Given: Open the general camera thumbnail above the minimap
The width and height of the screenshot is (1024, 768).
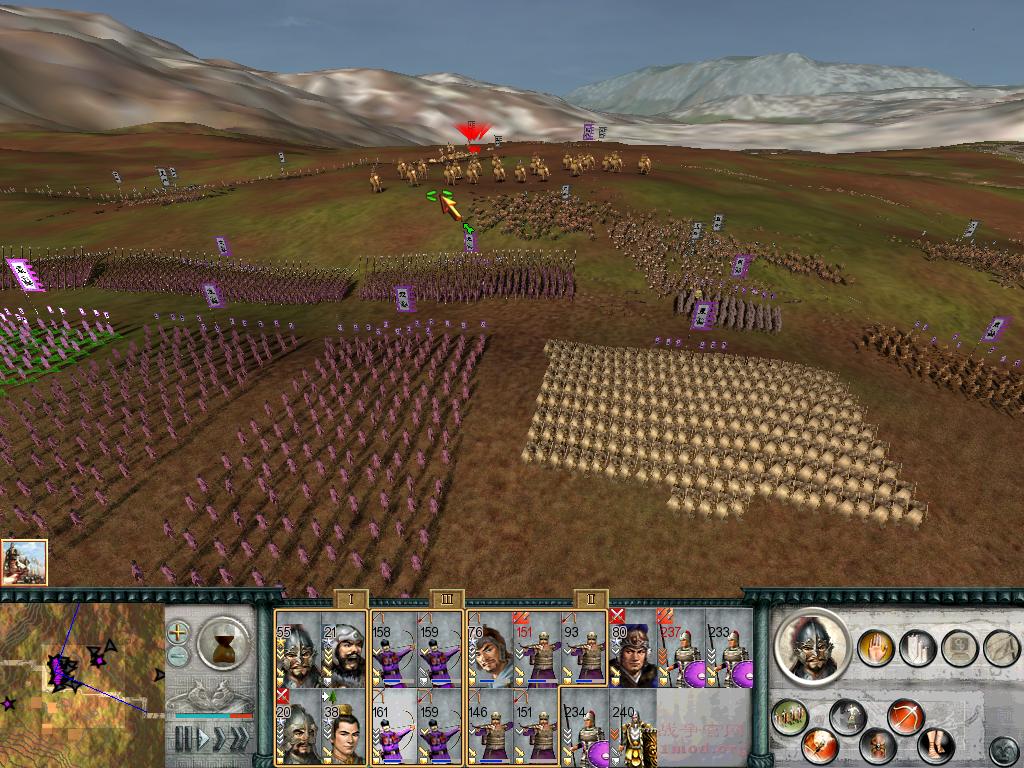Looking at the screenshot, I should click(x=24, y=563).
